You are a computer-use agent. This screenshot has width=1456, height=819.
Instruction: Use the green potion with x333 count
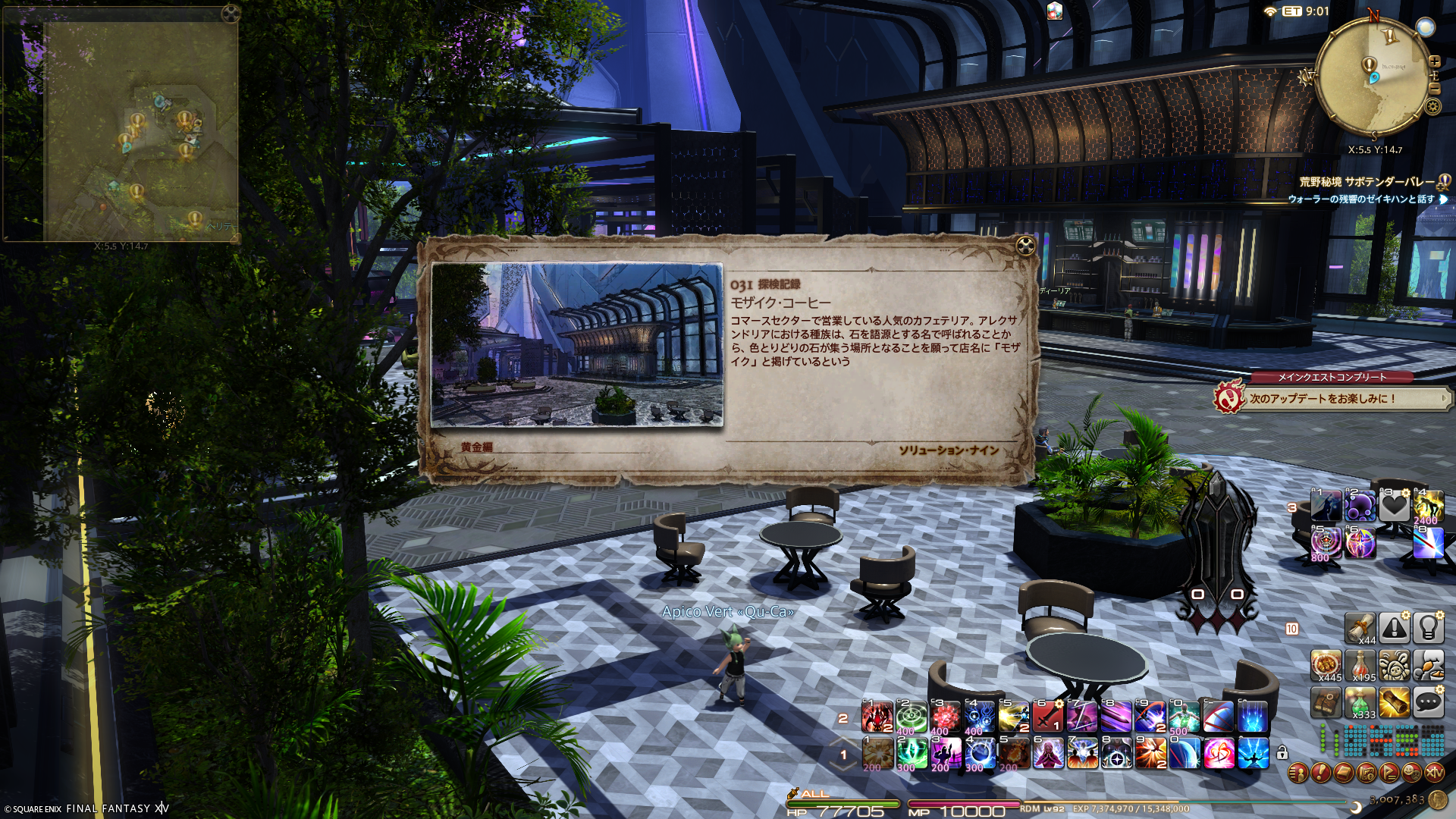point(1360,703)
